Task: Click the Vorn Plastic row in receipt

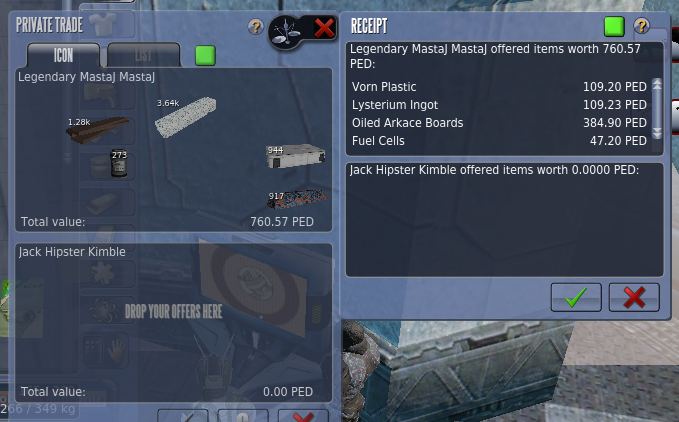Action: pyautogui.click(x=500, y=87)
